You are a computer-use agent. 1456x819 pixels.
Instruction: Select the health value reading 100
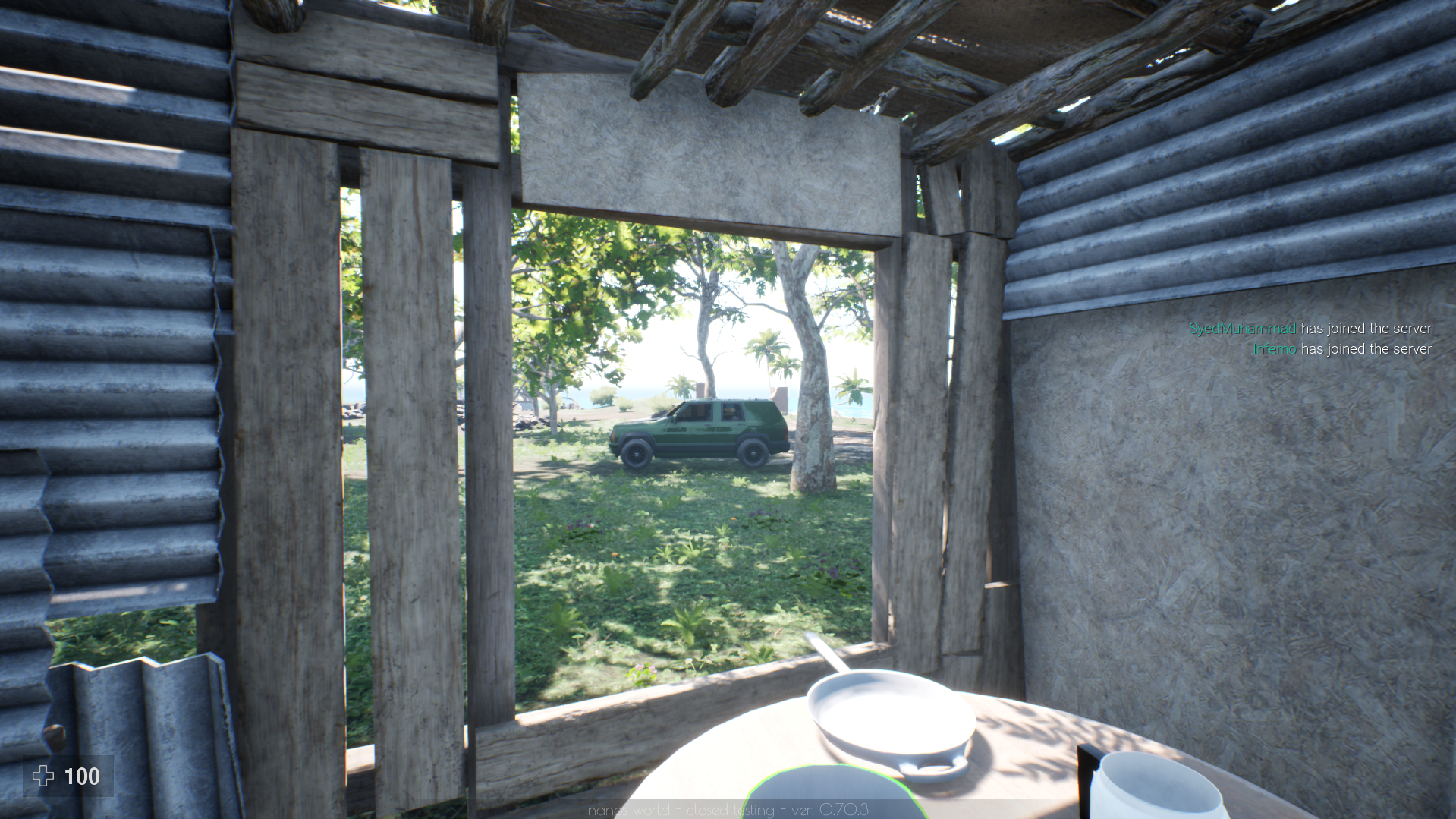(x=82, y=776)
